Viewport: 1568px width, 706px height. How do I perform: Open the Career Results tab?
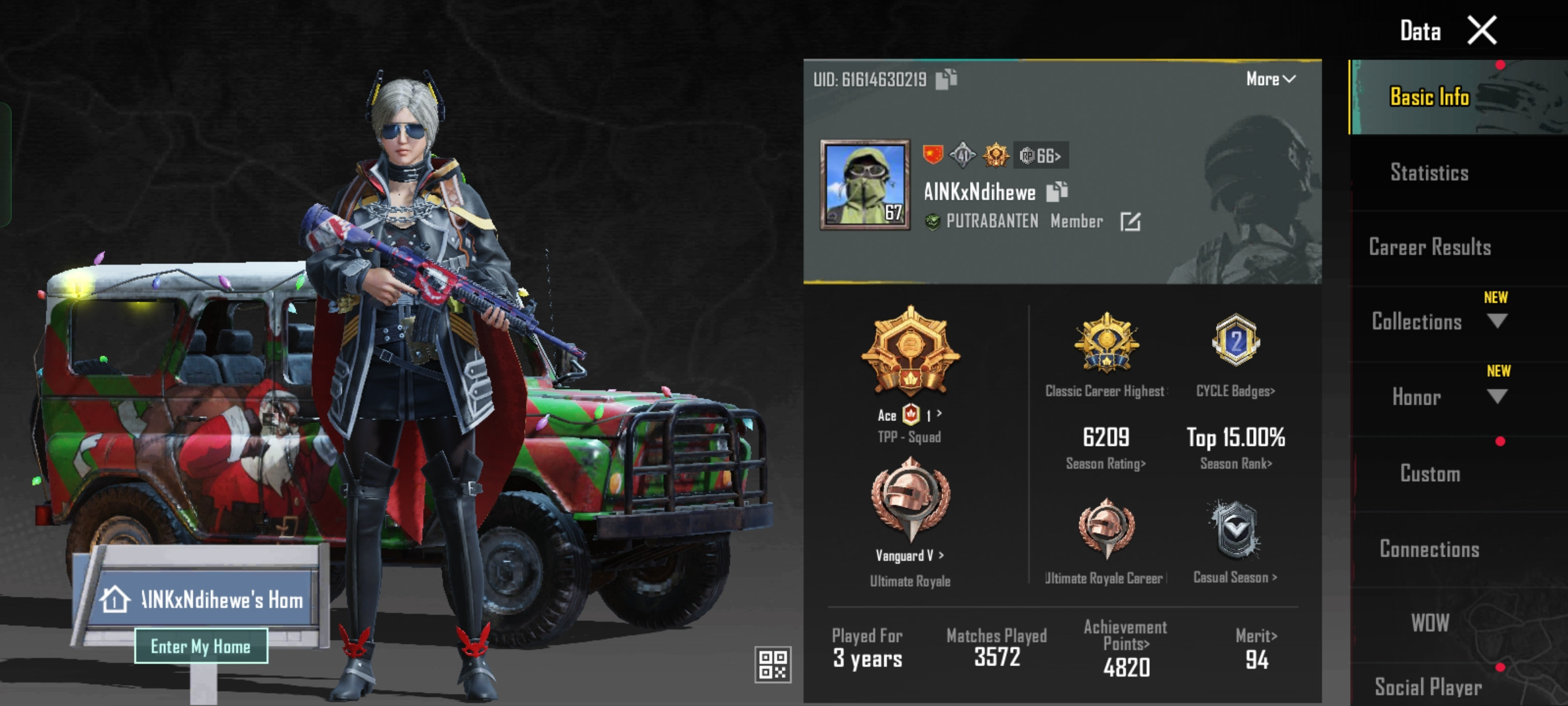coord(1429,247)
